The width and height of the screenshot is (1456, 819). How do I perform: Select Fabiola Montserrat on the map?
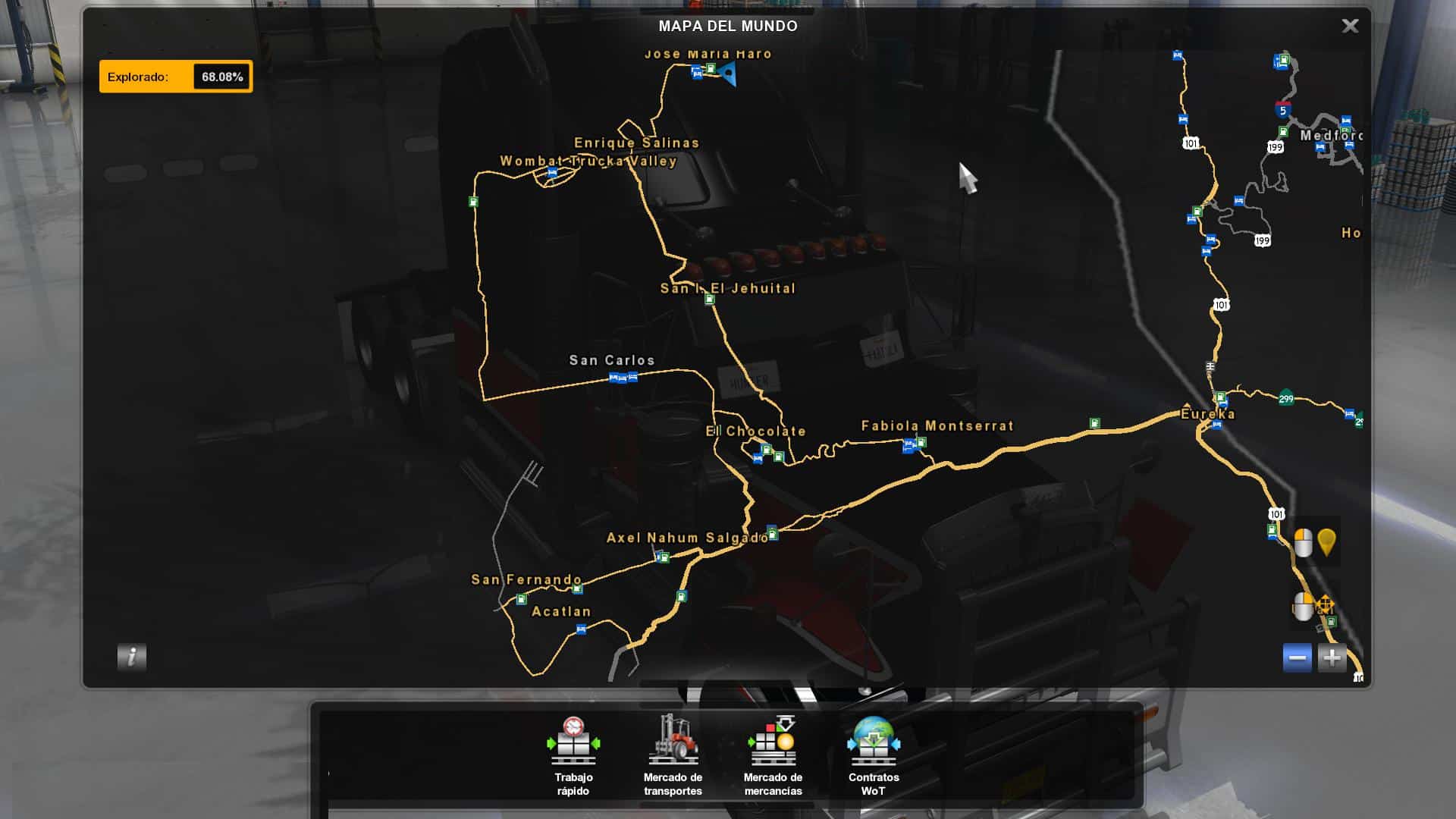[x=937, y=426]
